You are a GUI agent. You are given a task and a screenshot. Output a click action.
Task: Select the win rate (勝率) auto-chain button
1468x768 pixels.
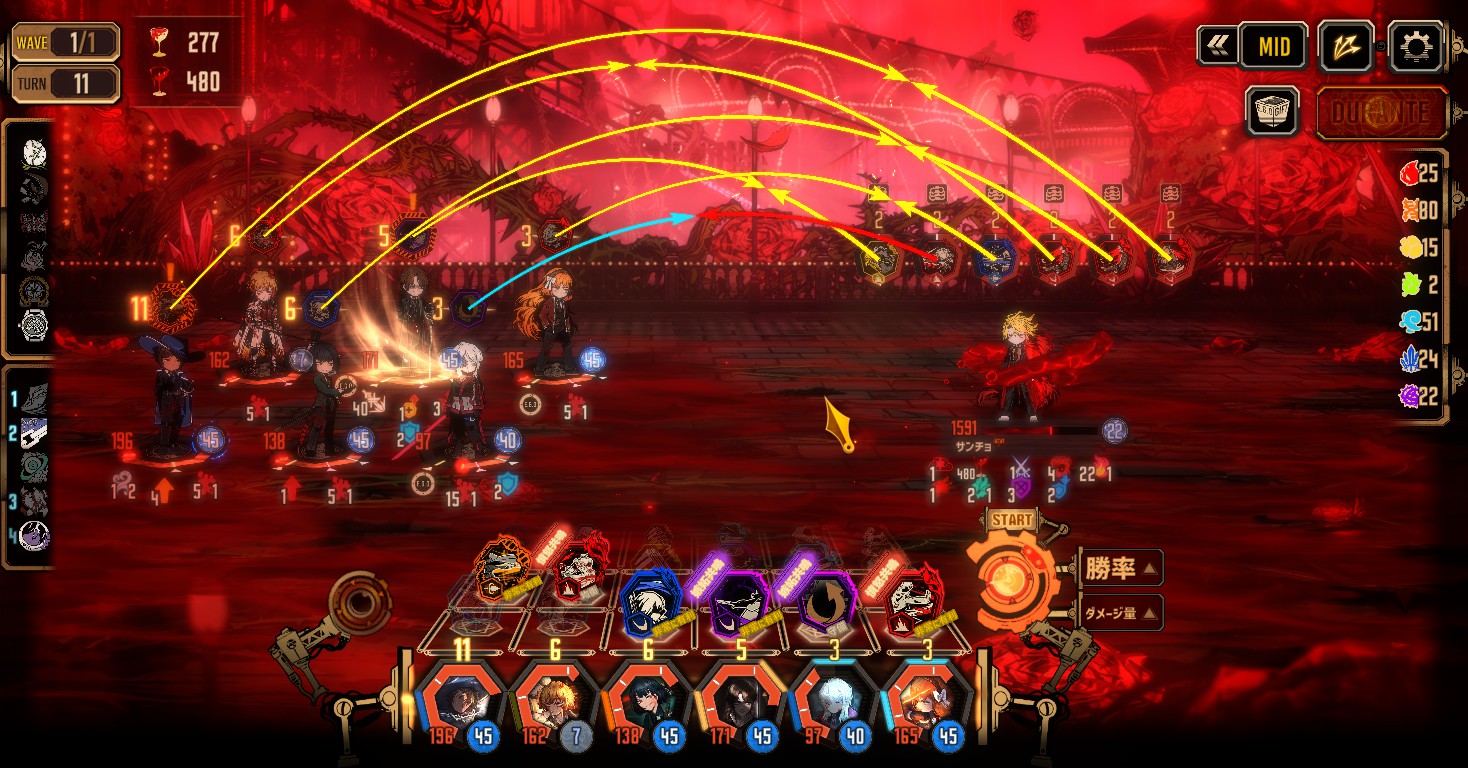1120,569
